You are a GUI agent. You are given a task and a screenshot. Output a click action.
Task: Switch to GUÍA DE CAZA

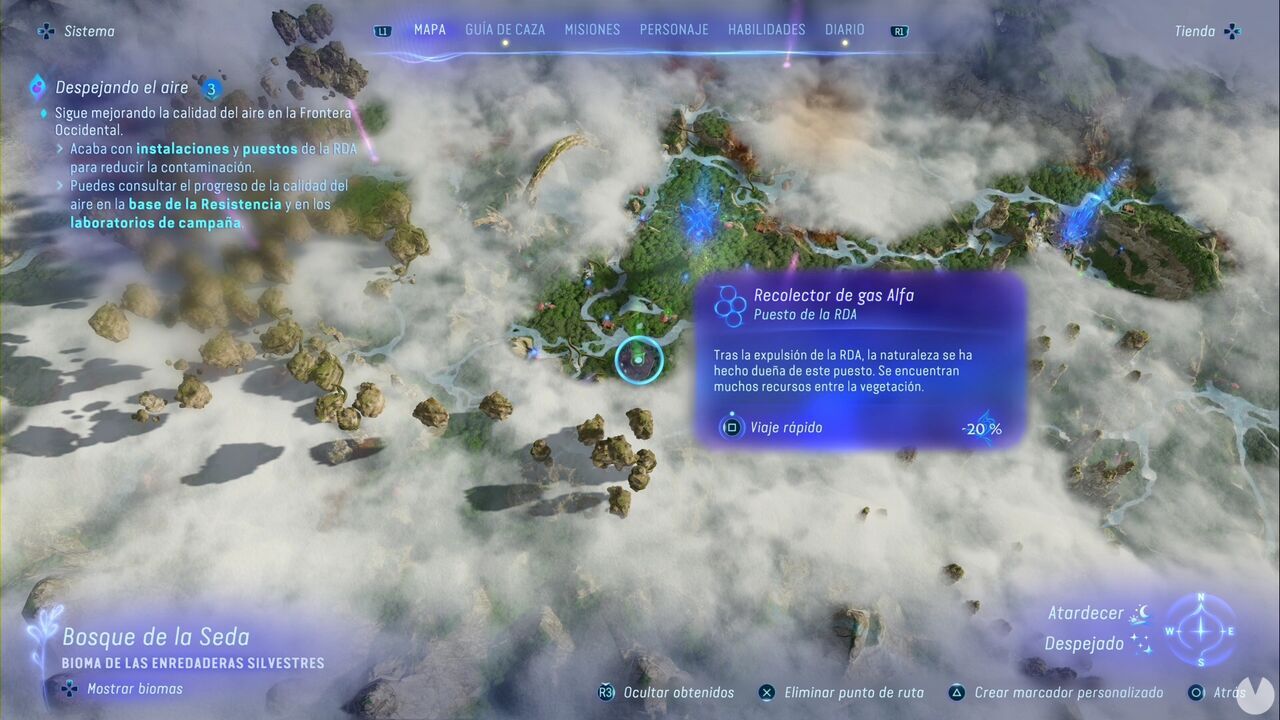pyautogui.click(x=505, y=29)
